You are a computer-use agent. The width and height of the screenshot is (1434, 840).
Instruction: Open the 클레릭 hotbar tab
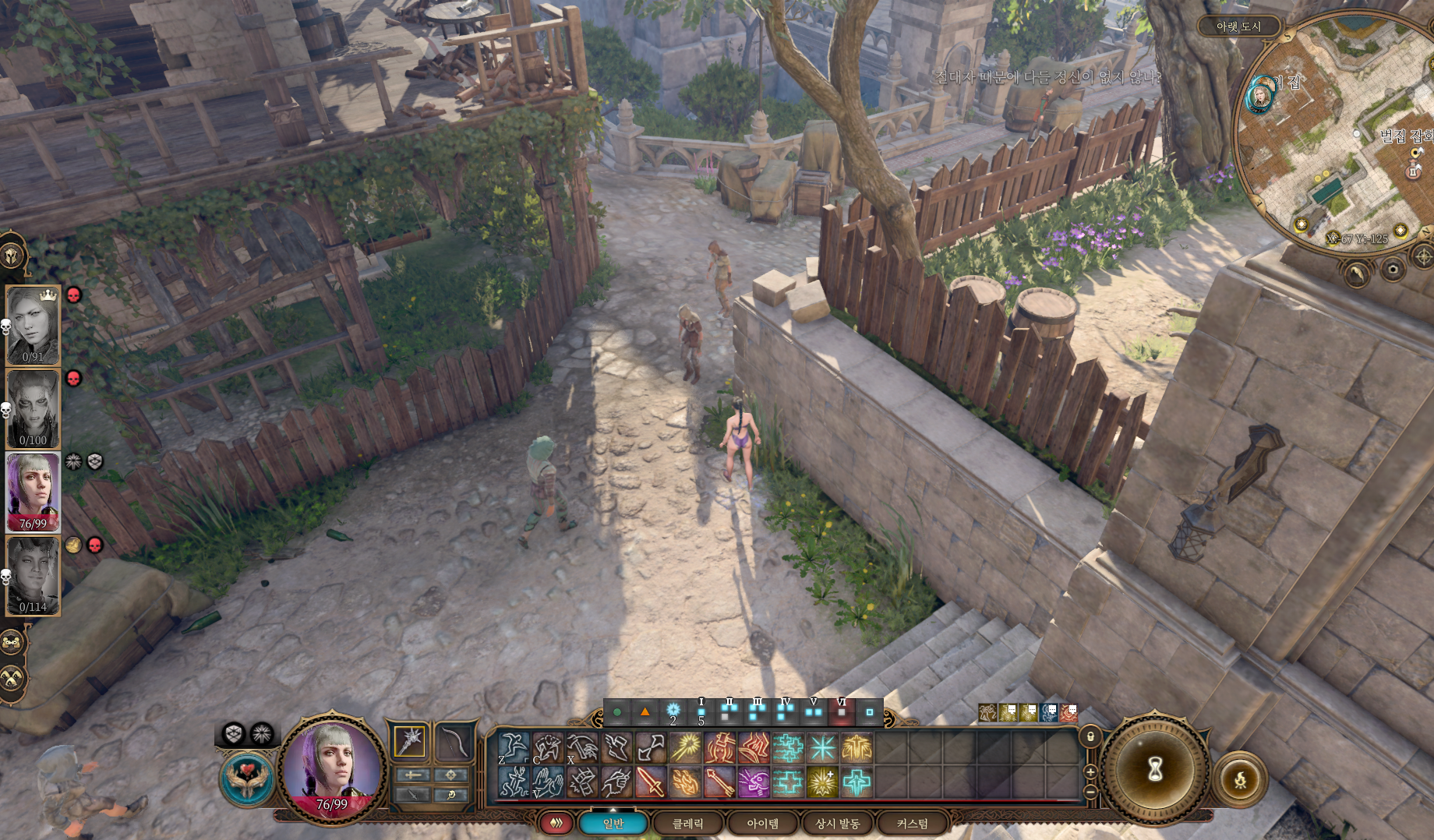coord(687,824)
